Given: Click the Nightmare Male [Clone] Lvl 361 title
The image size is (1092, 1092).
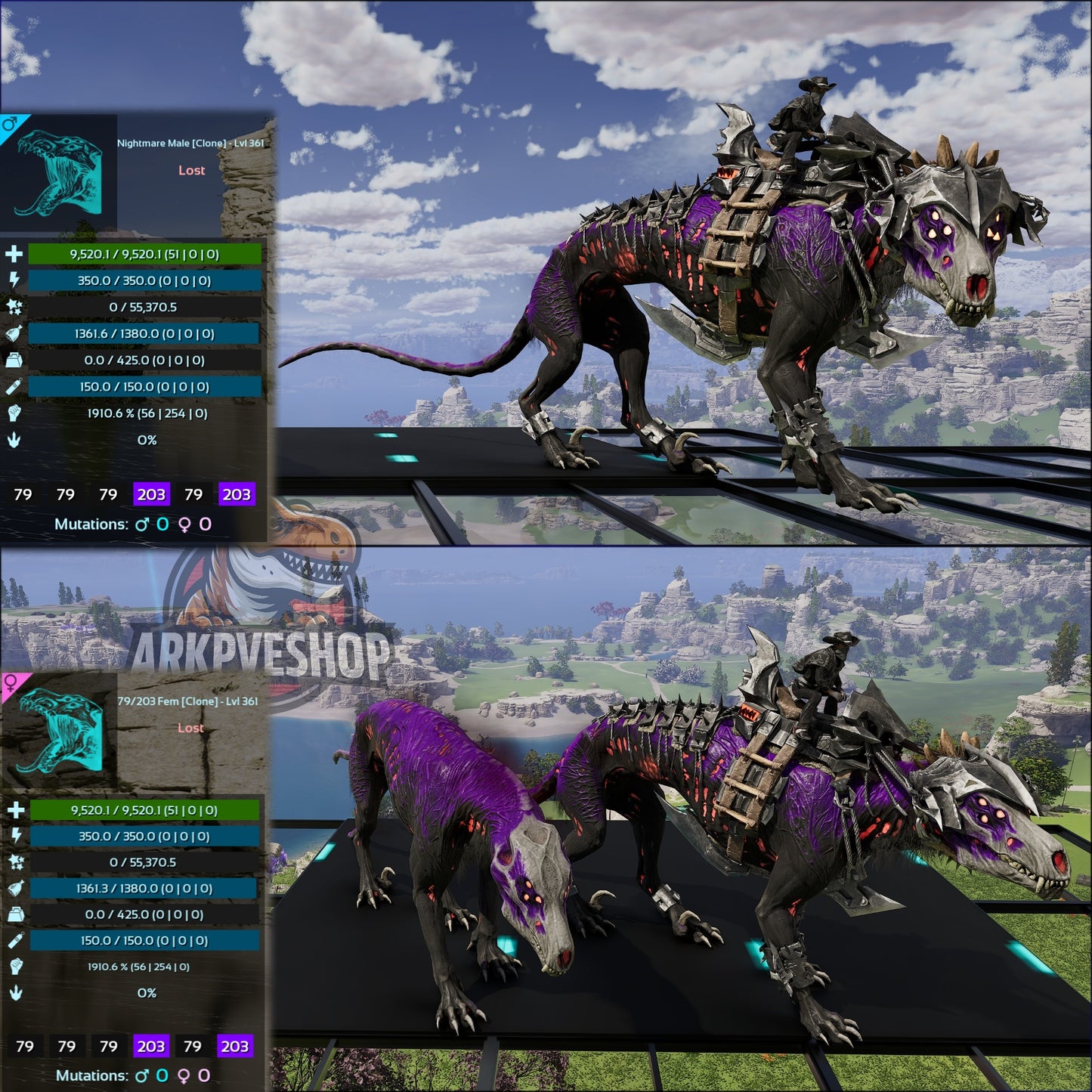Looking at the screenshot, I should [190, 141].
